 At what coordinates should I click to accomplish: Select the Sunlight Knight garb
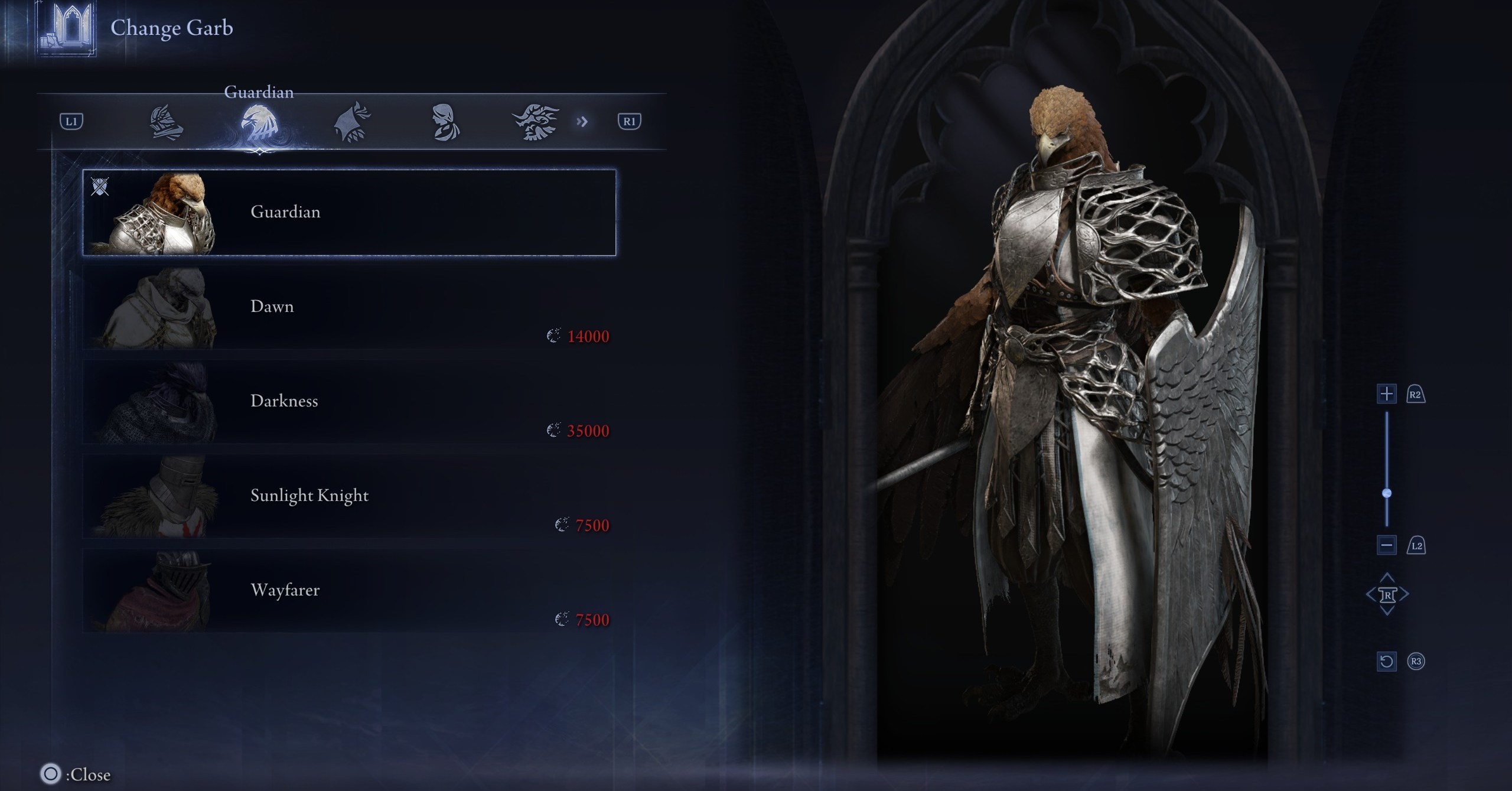point(348,496)
